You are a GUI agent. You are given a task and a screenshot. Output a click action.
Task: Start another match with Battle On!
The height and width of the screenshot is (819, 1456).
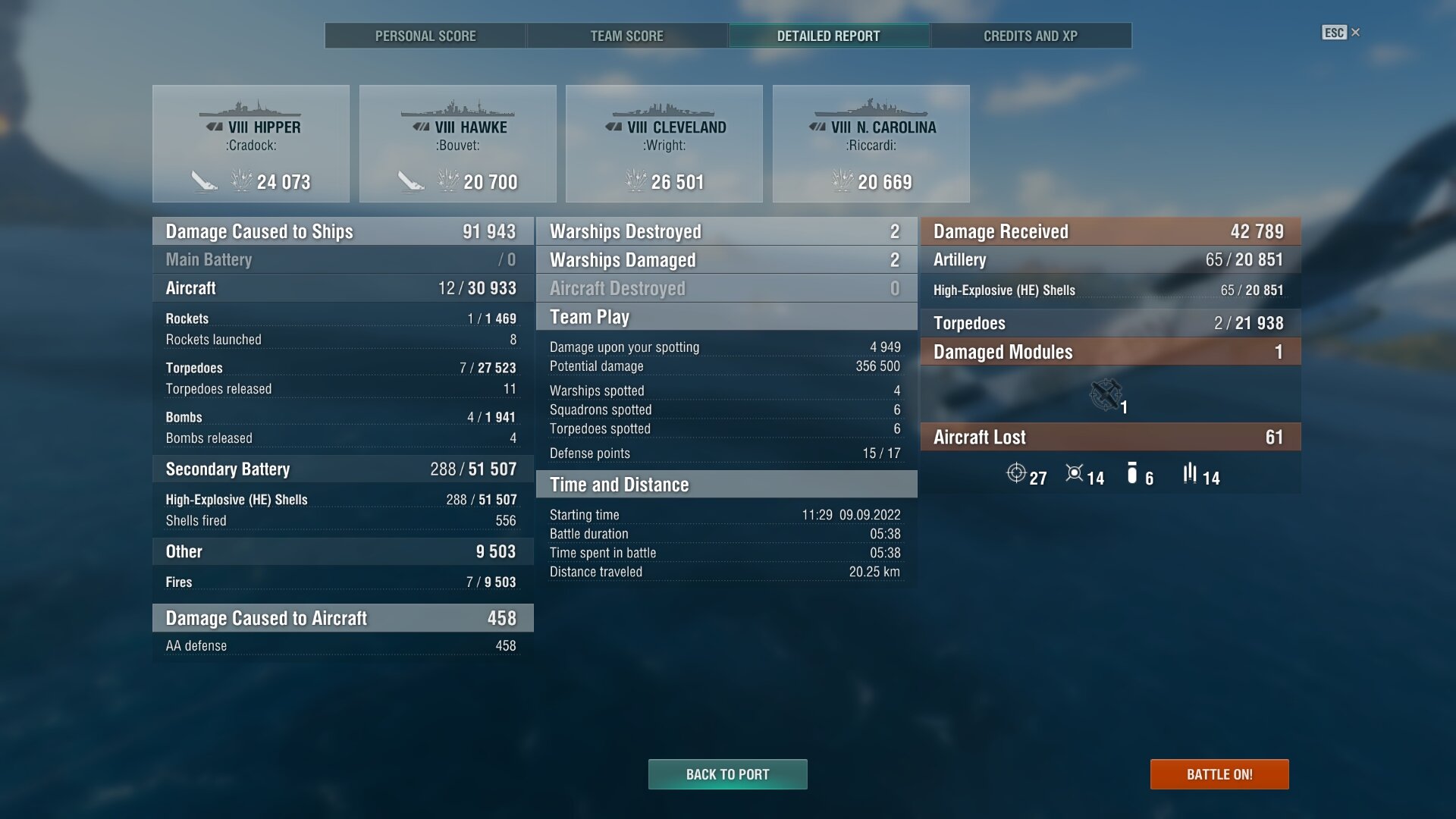(x=1219, y=774)
